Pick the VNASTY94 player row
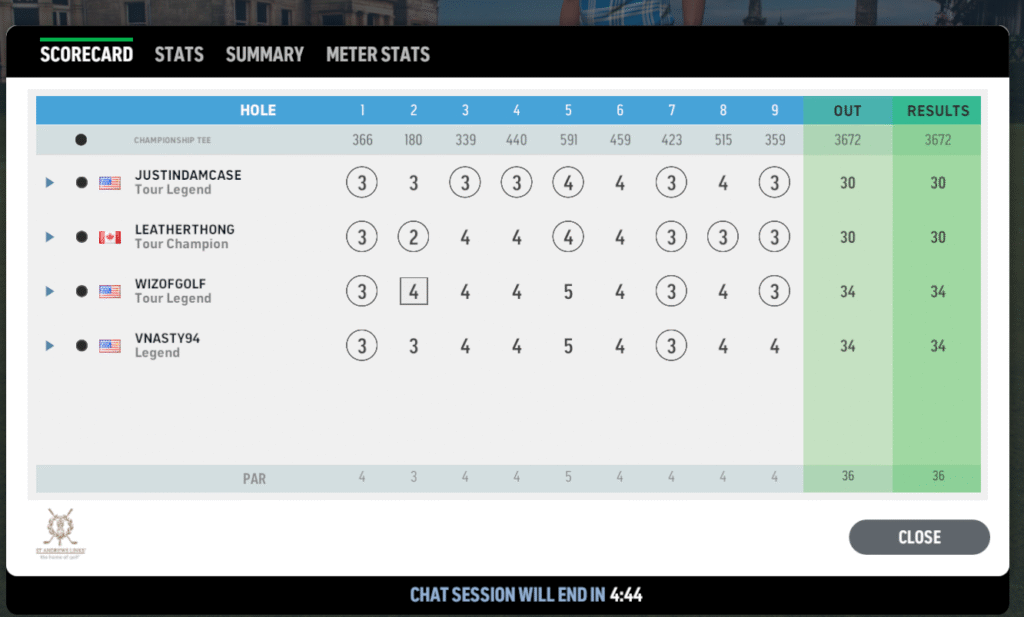Screen dimensions: 1024x617 coord(167,339)
